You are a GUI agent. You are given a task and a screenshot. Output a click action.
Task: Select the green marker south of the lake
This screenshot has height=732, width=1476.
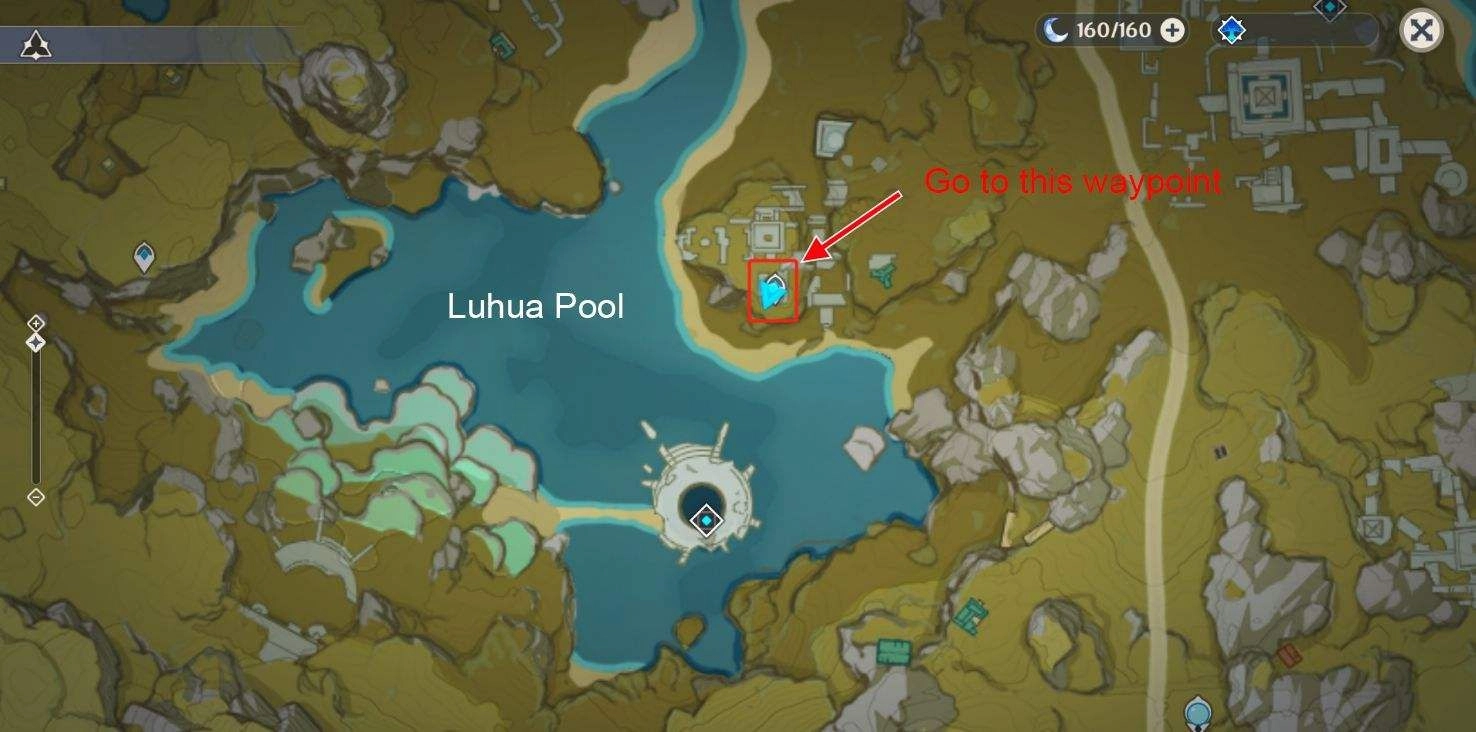click(x=895, y=651)
